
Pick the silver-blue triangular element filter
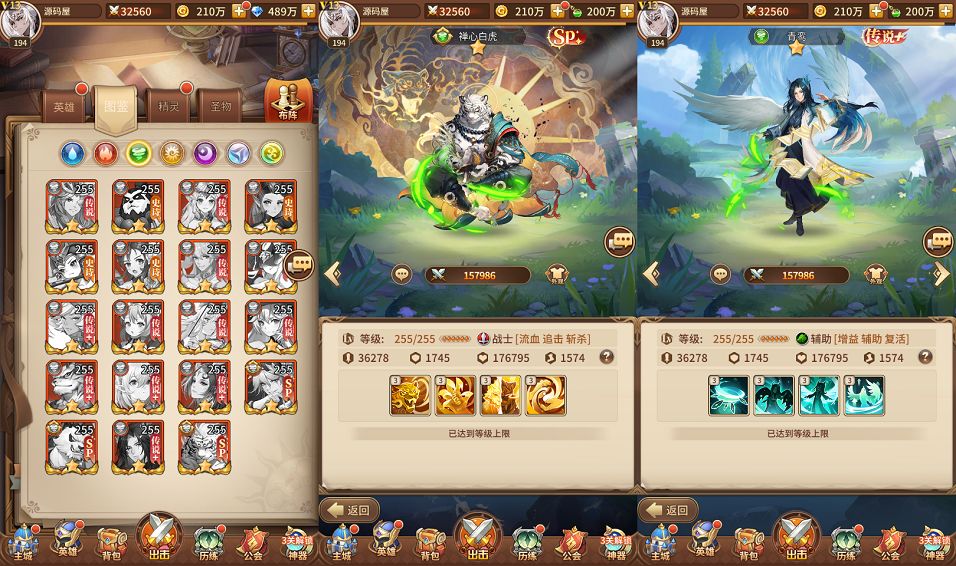(x=238, y=153)
